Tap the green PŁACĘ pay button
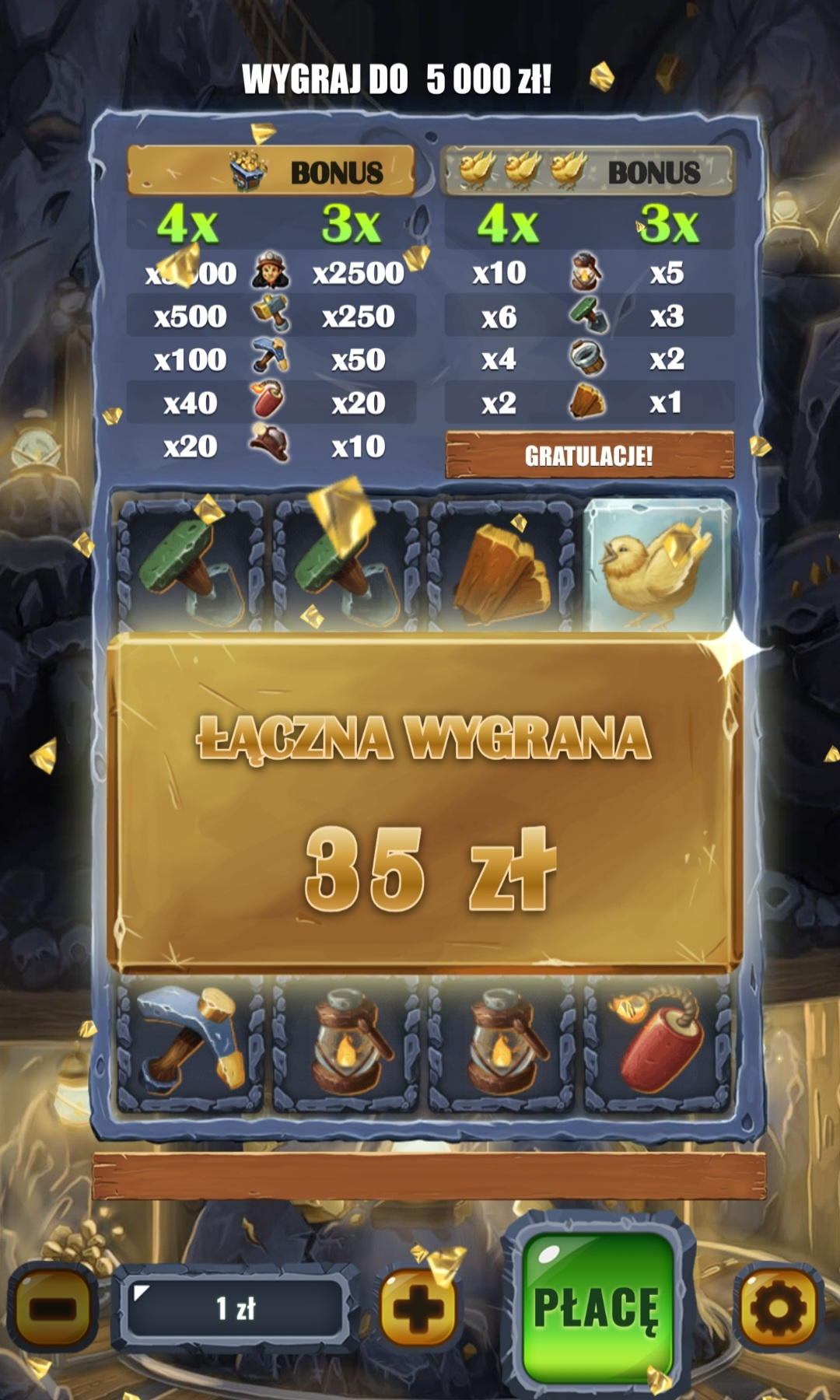Image resolution: width=840 pixels, height=1400 pixels. tap(597, 1307)
